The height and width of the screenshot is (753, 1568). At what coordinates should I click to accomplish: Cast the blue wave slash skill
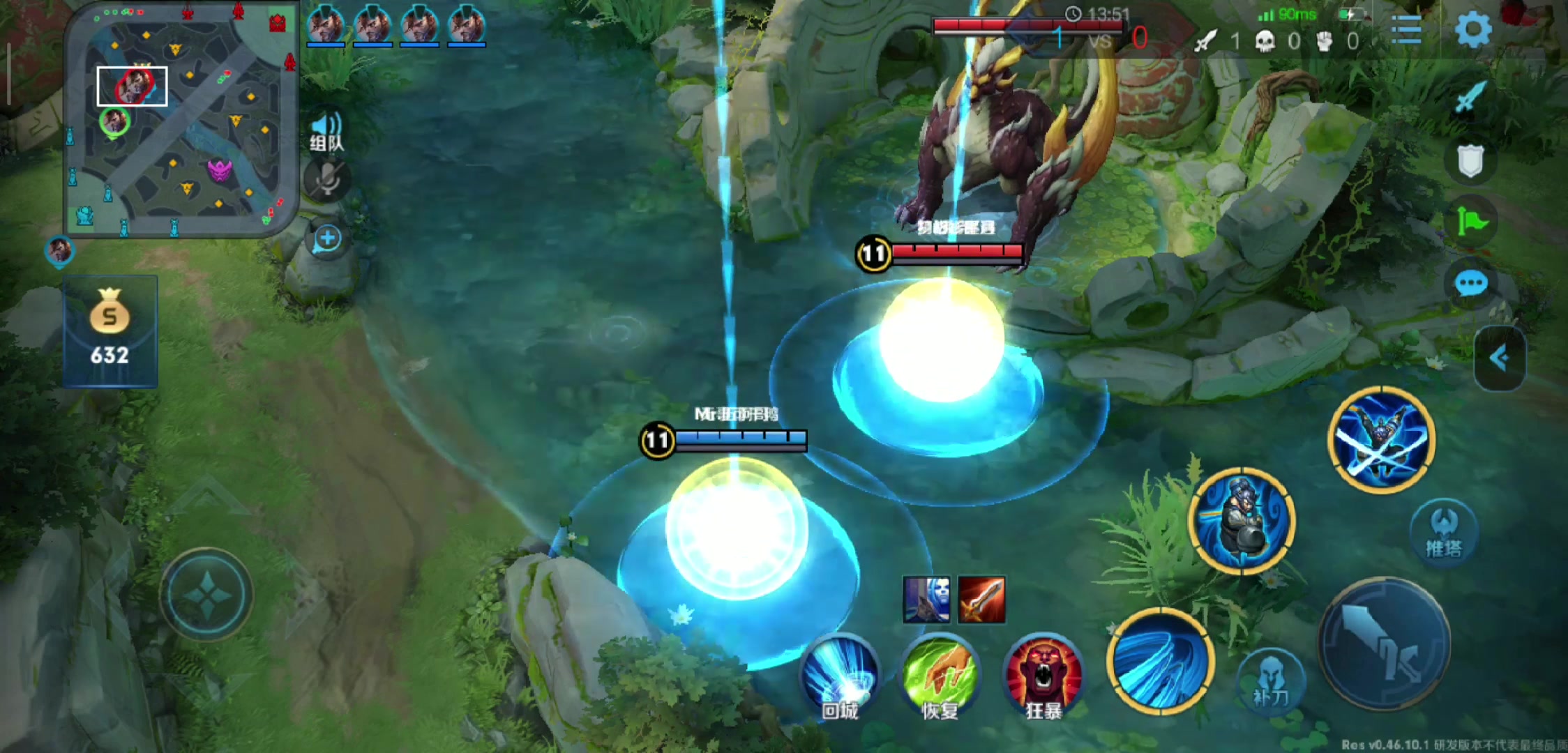pyautogui.click(x=1160, y=661)
